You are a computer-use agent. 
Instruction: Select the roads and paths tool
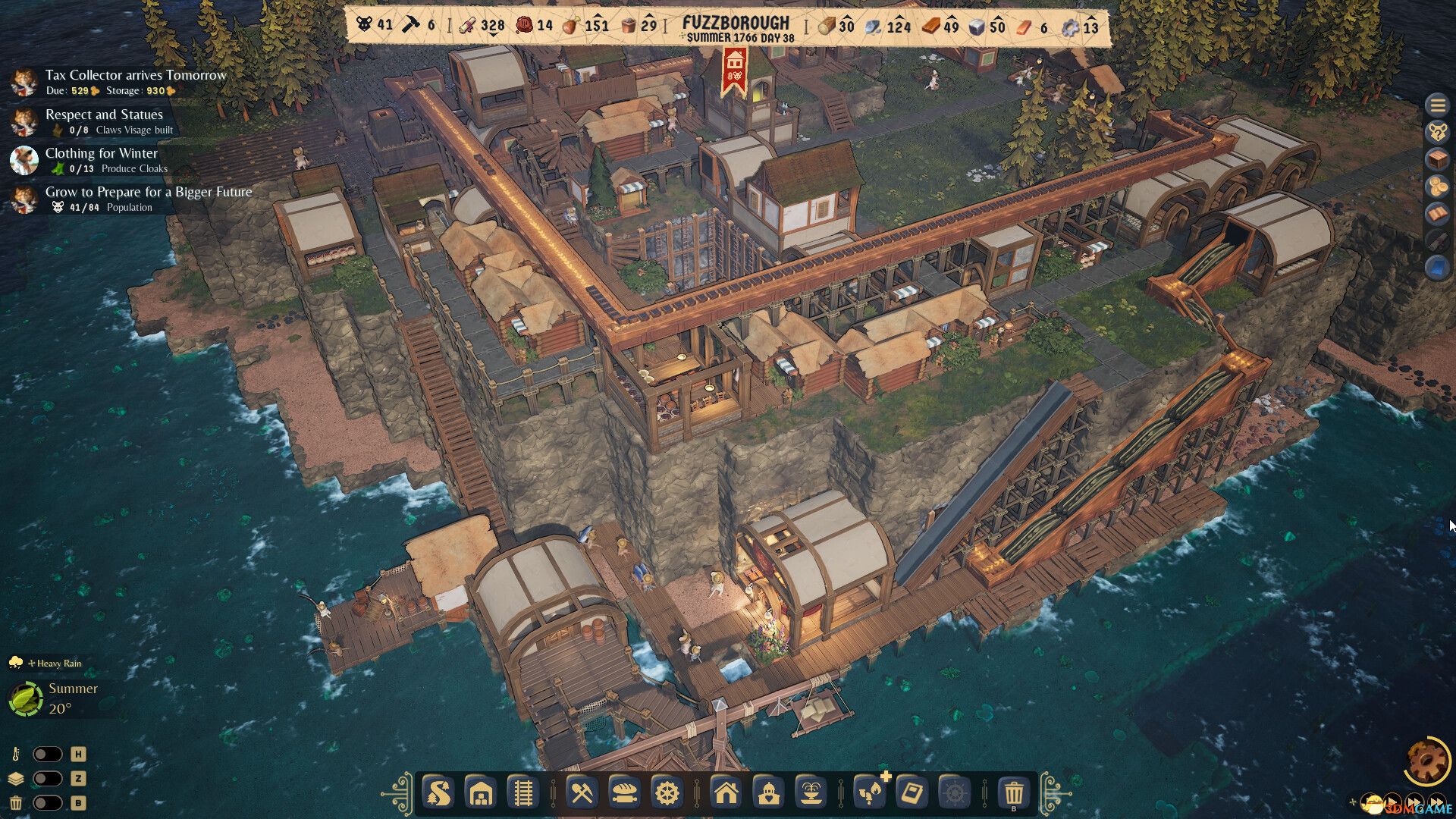[438, 794]
